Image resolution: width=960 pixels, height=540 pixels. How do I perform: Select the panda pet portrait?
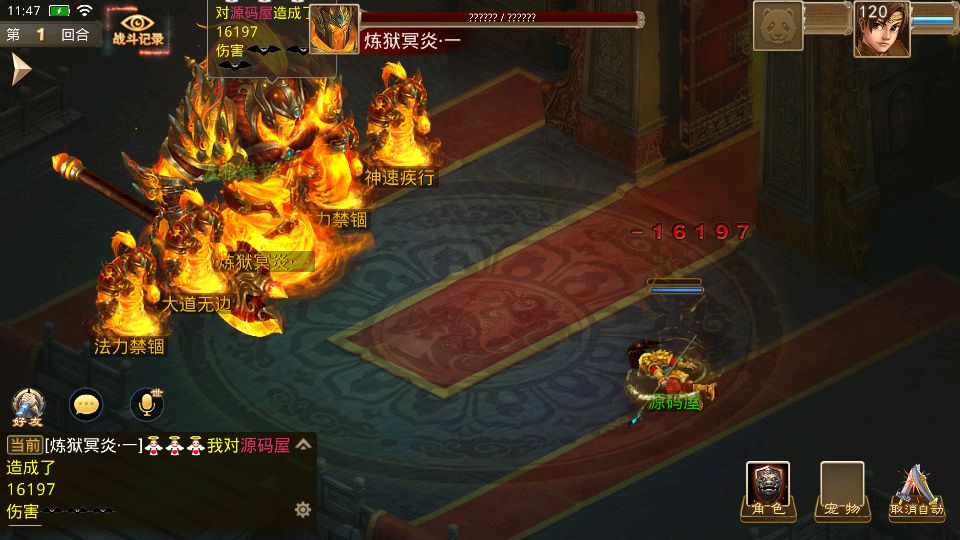click(x=779, y=25)
